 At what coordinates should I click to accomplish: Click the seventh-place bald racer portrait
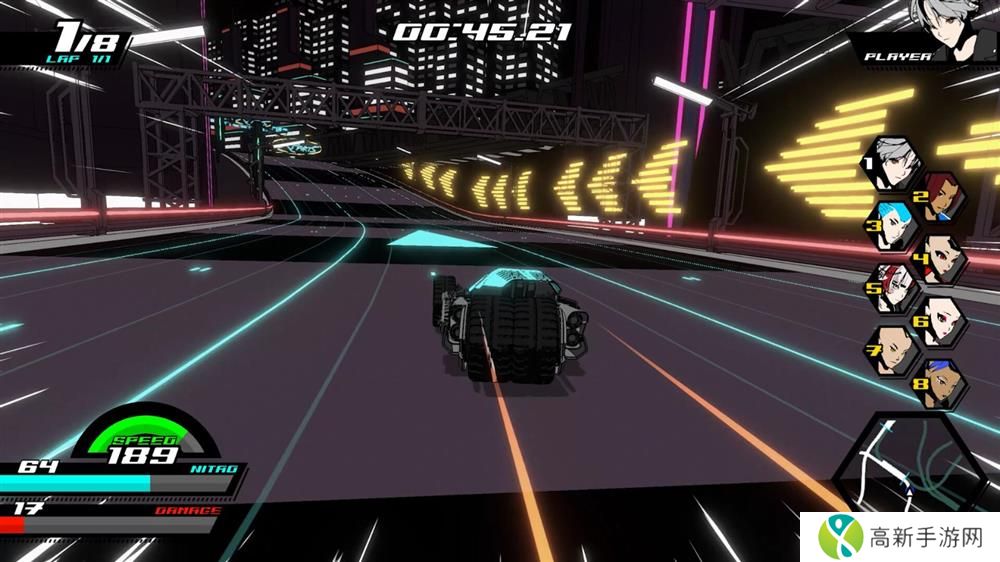pyautogui.click(x=892, y=351)
